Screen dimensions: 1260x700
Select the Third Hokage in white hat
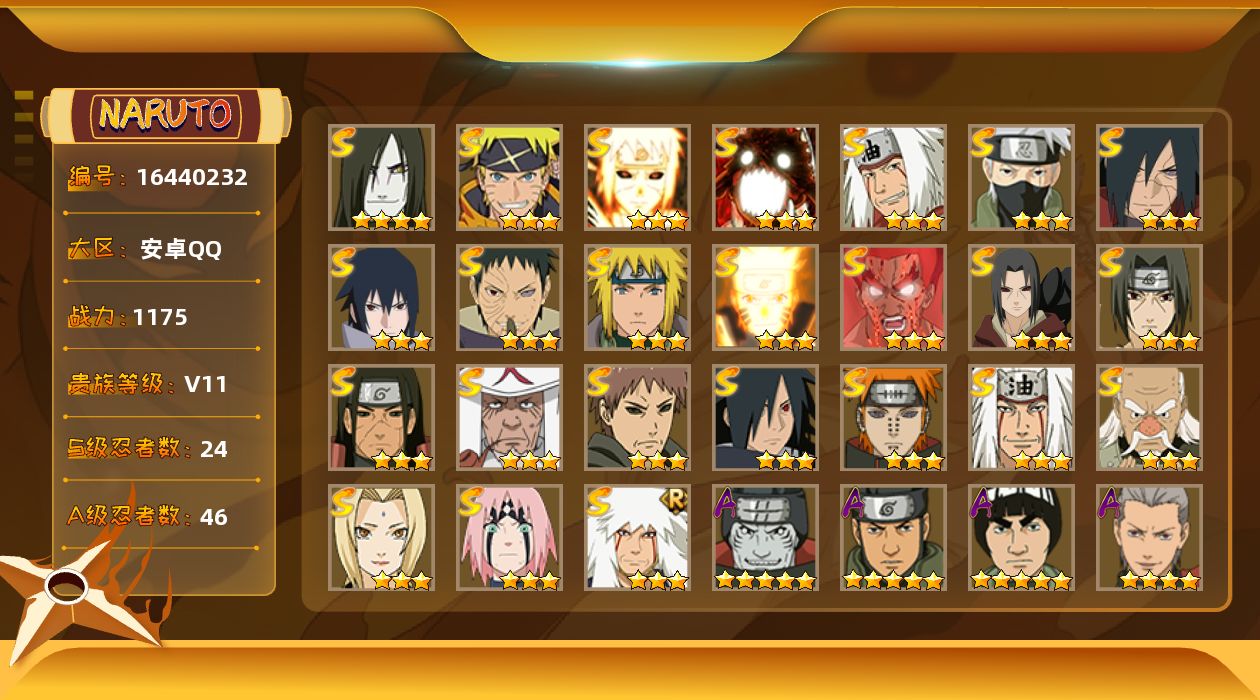tap(509, 417)
